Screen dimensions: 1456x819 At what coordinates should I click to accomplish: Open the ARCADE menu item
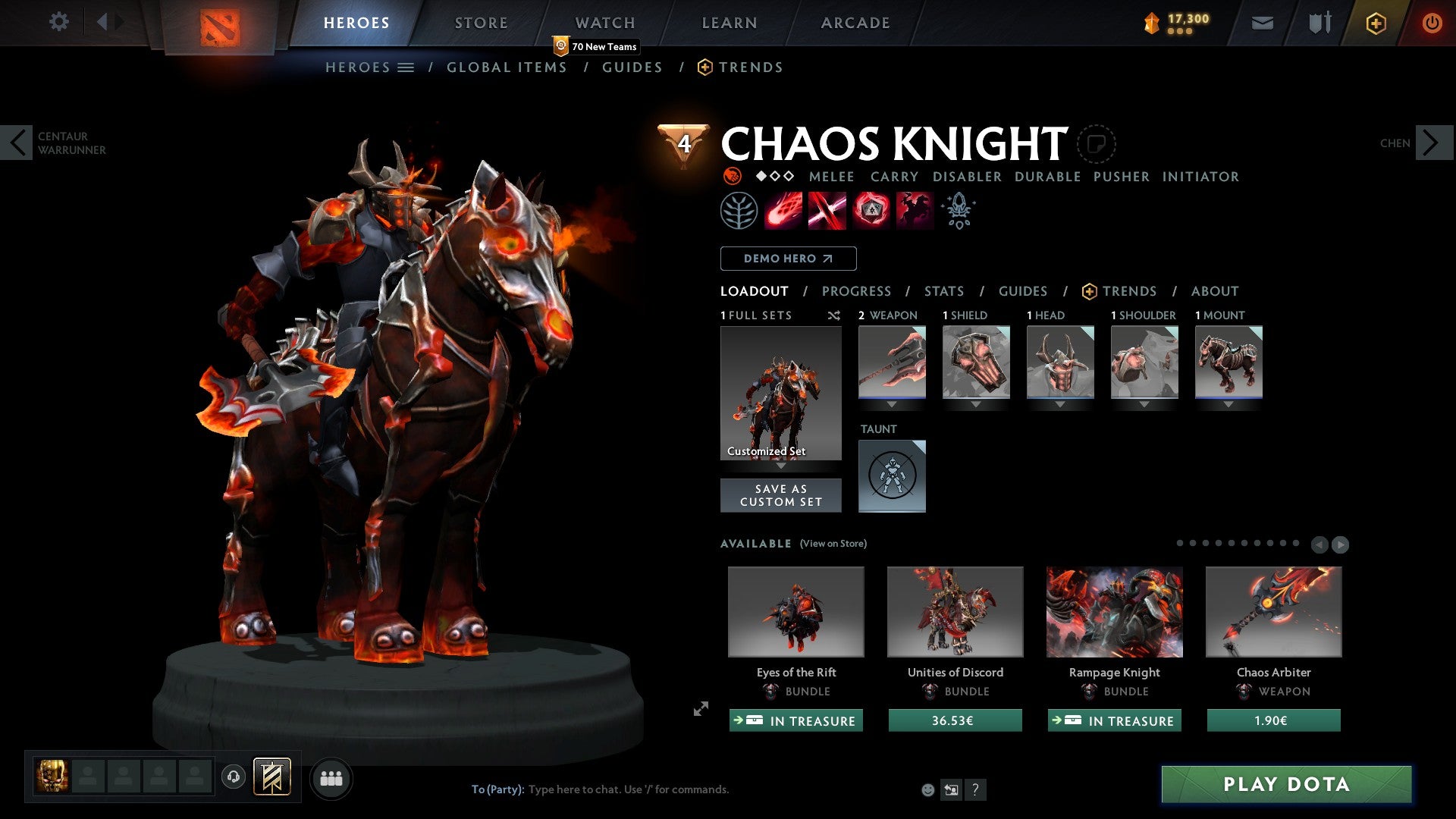point(855,23)
